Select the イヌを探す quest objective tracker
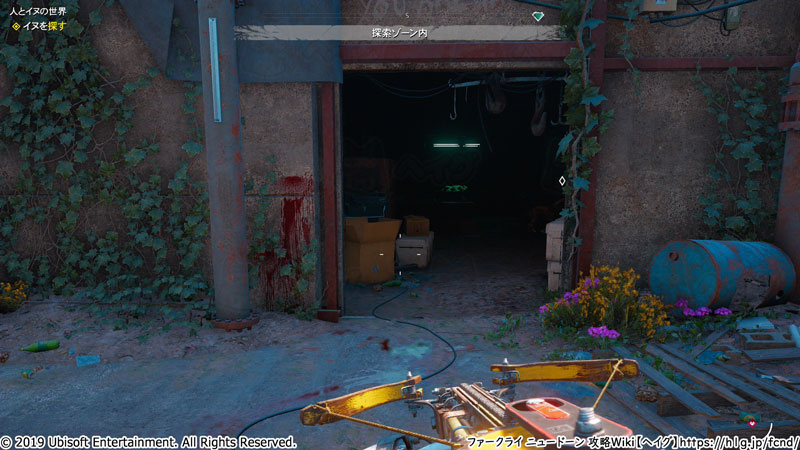 [40, 26]
